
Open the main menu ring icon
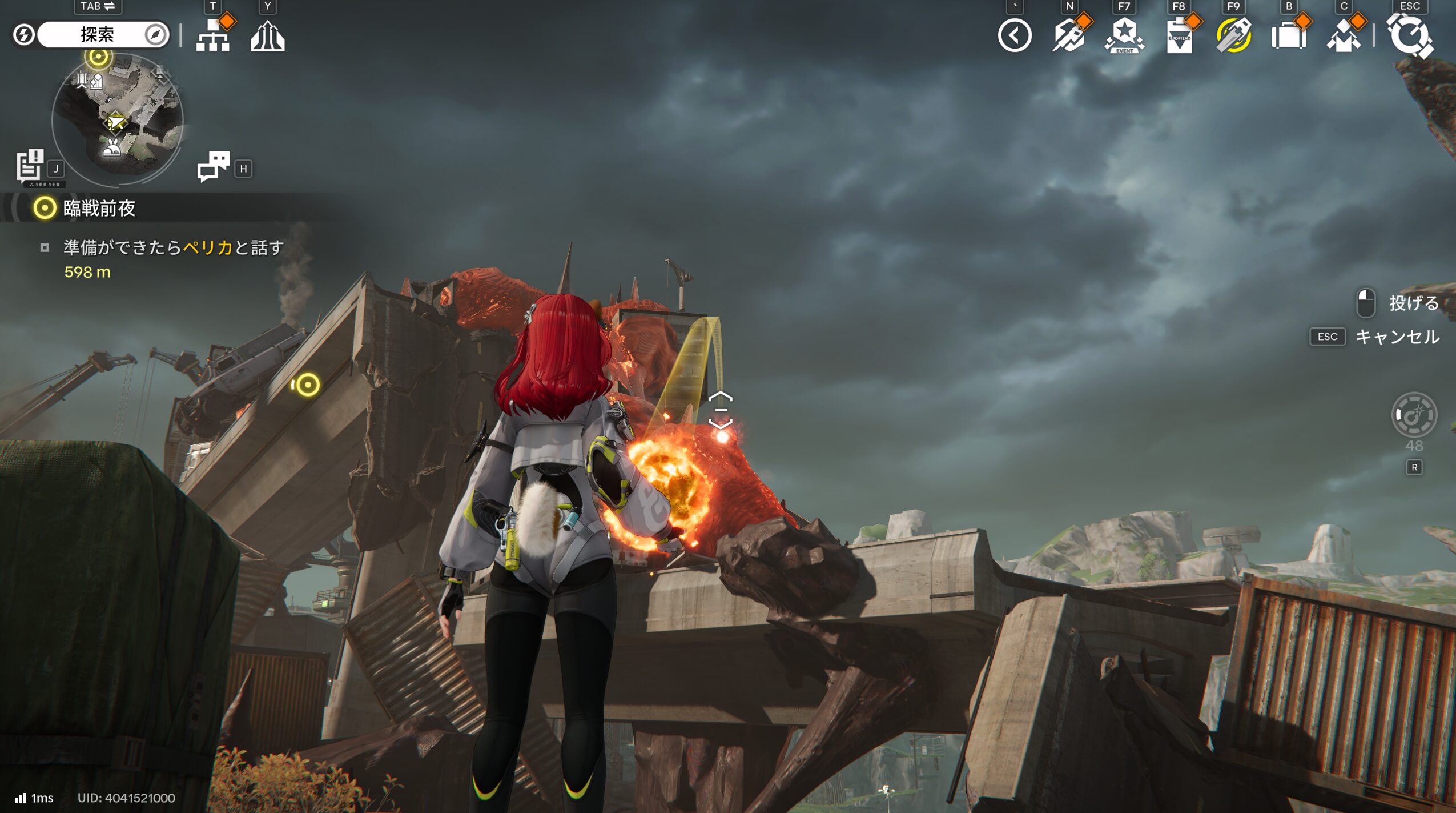(1410, 35)
